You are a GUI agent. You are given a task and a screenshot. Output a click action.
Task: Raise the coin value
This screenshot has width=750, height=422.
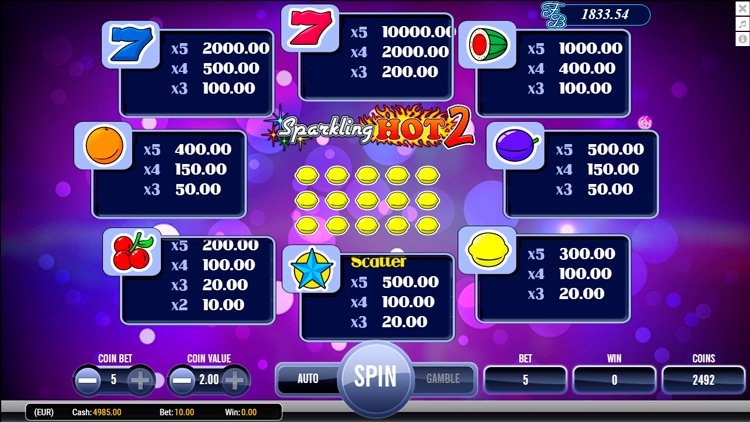point(235,380)
